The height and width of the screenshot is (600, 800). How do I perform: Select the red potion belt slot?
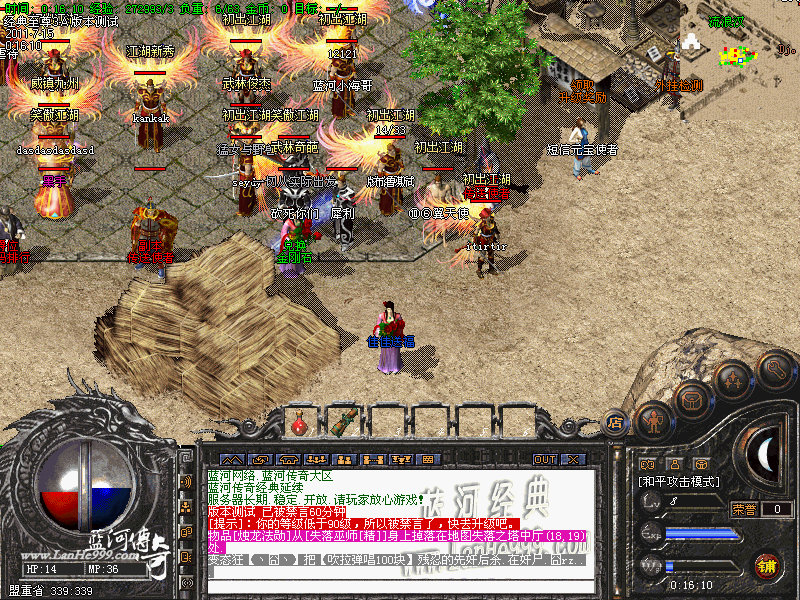coord(299,423)
